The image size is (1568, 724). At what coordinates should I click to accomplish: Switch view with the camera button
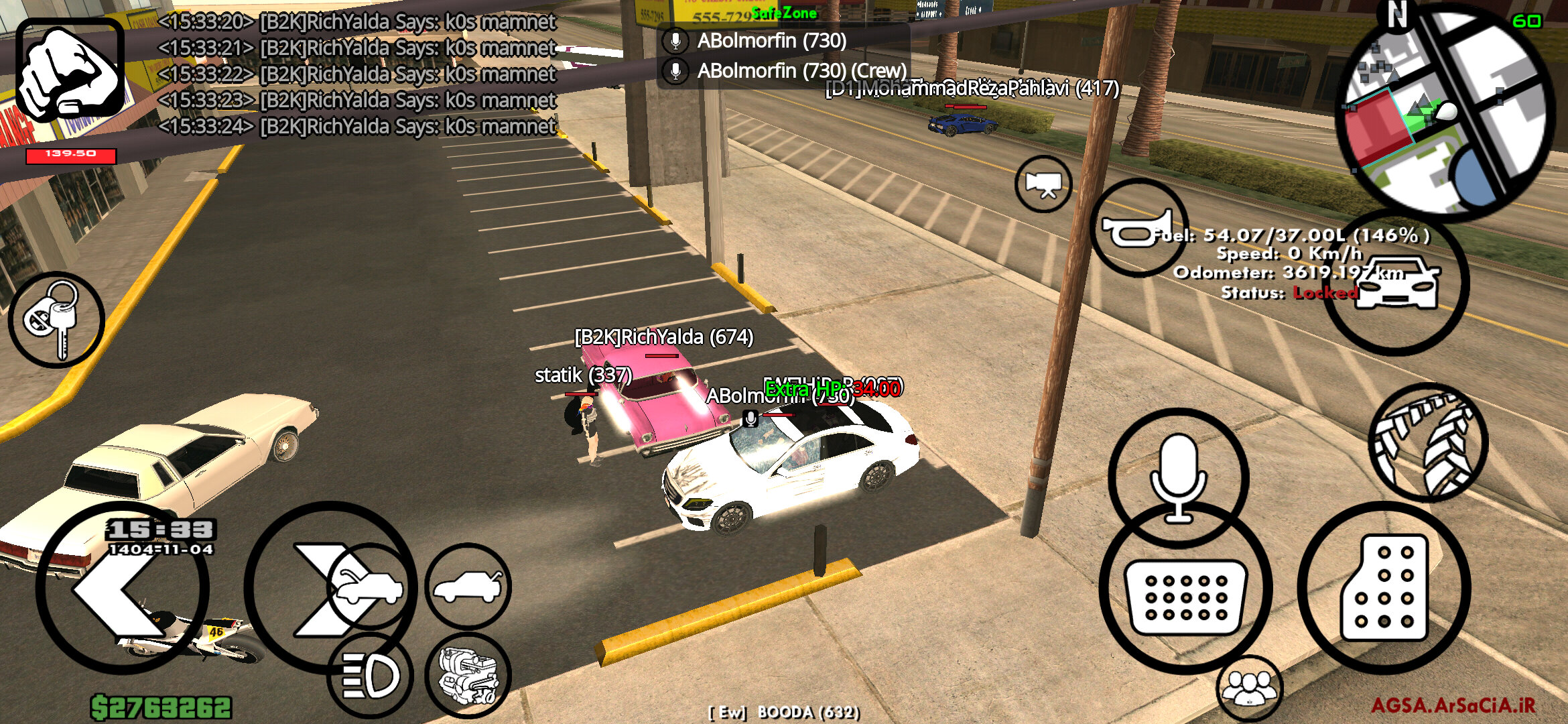click(1043, 184)
